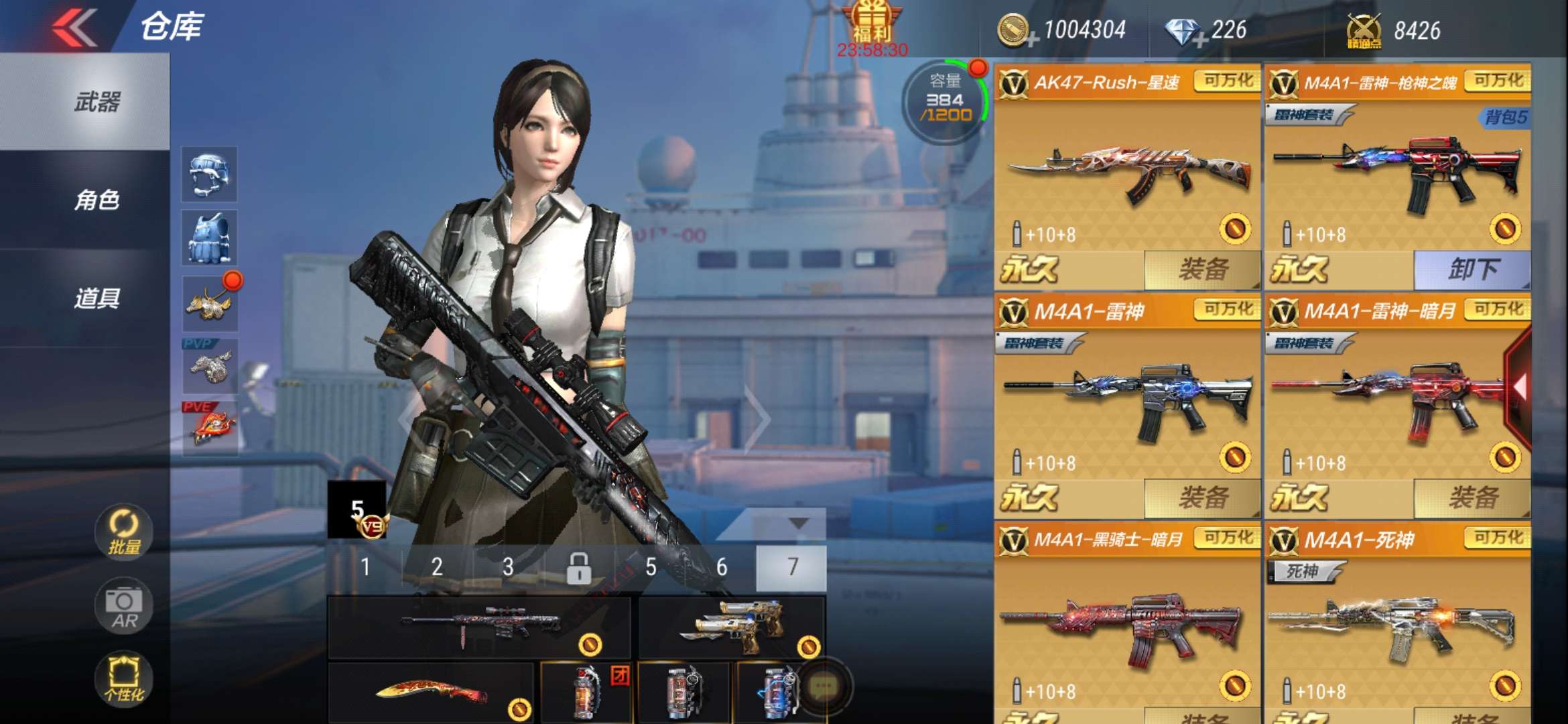
Task: Switch to backpack slot 7
Action: (x=791, y=568)
